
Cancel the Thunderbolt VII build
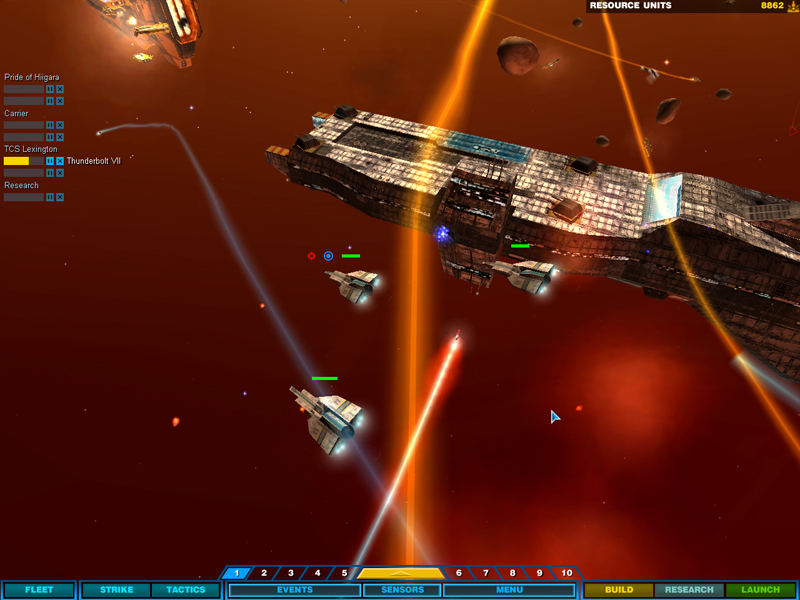pos(60,161)
